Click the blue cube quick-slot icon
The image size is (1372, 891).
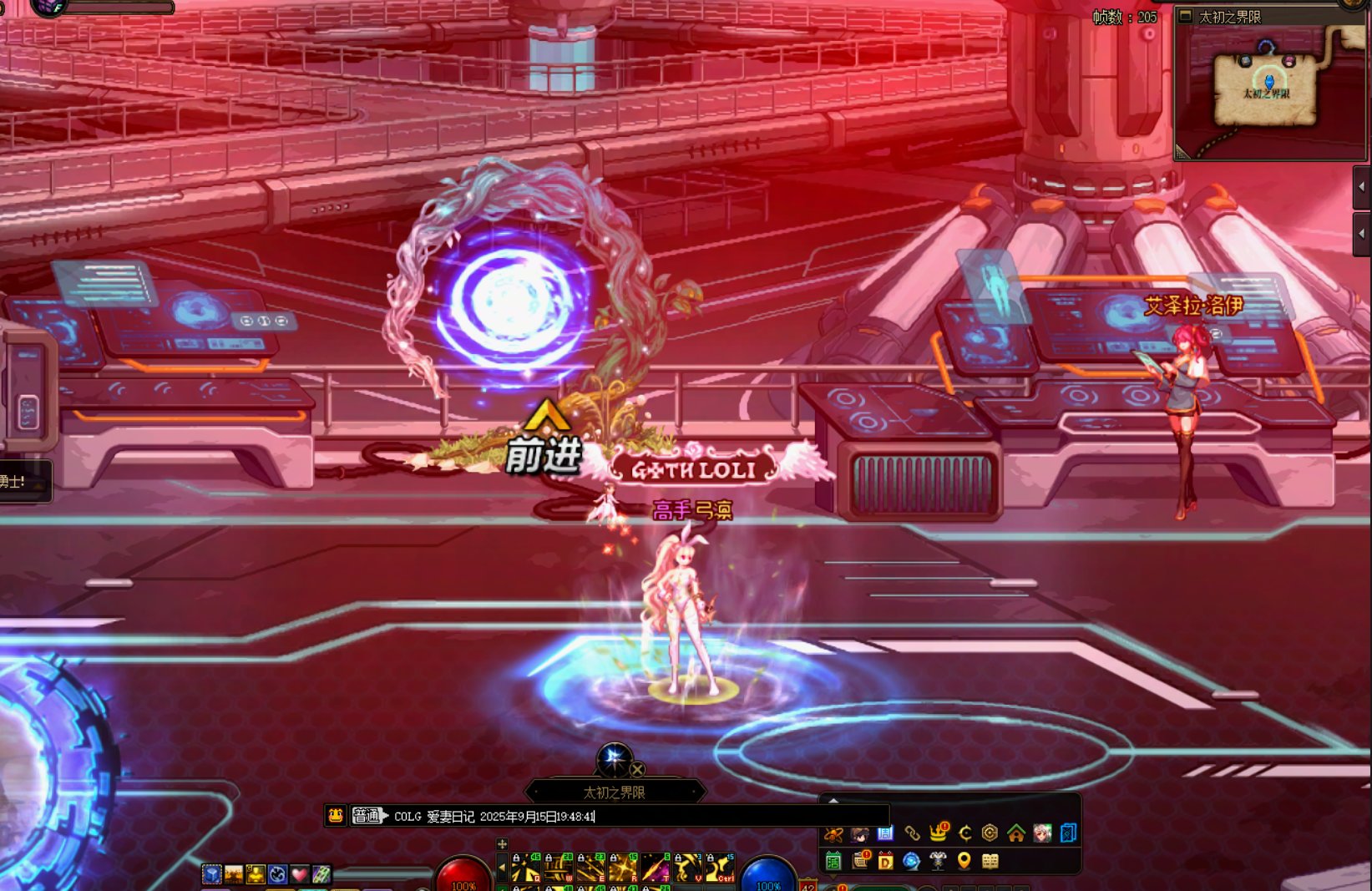[x=212, y=874]
